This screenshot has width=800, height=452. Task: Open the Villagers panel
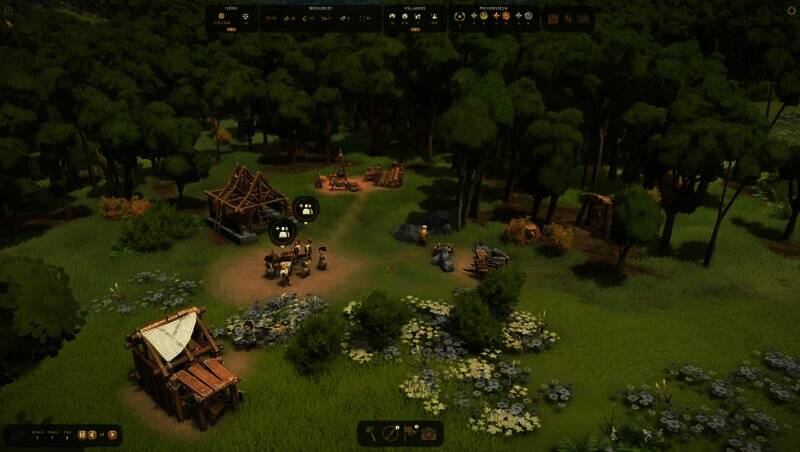click(x=415, y=17)
